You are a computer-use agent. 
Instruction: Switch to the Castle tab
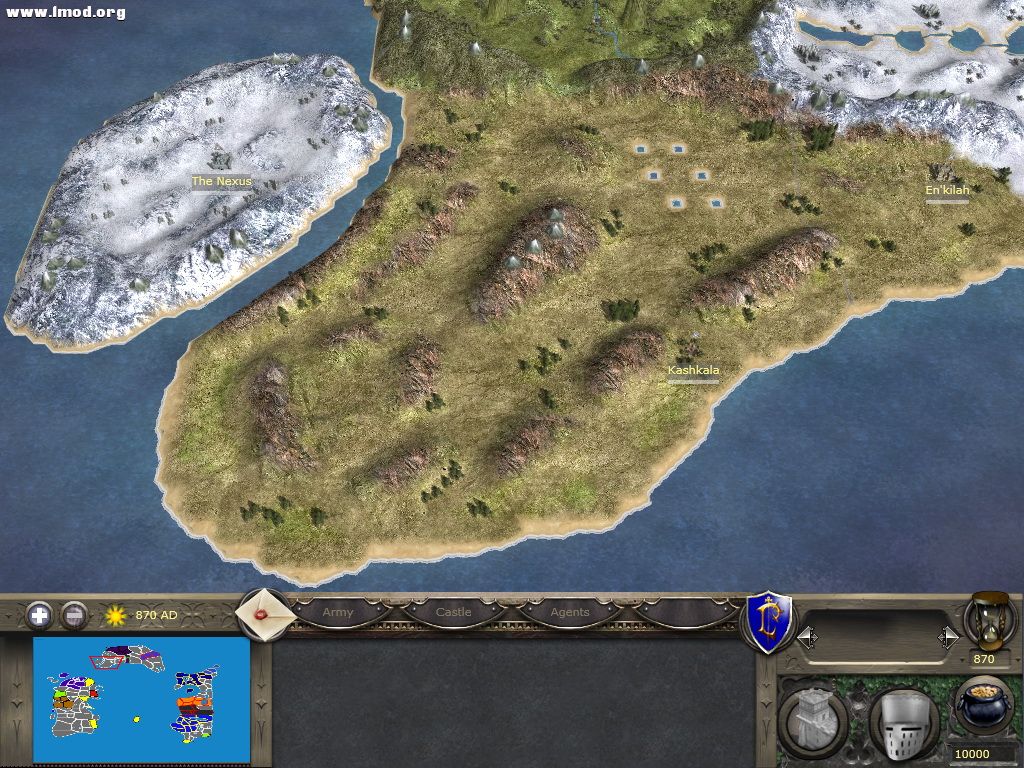[x=453, y=612]
